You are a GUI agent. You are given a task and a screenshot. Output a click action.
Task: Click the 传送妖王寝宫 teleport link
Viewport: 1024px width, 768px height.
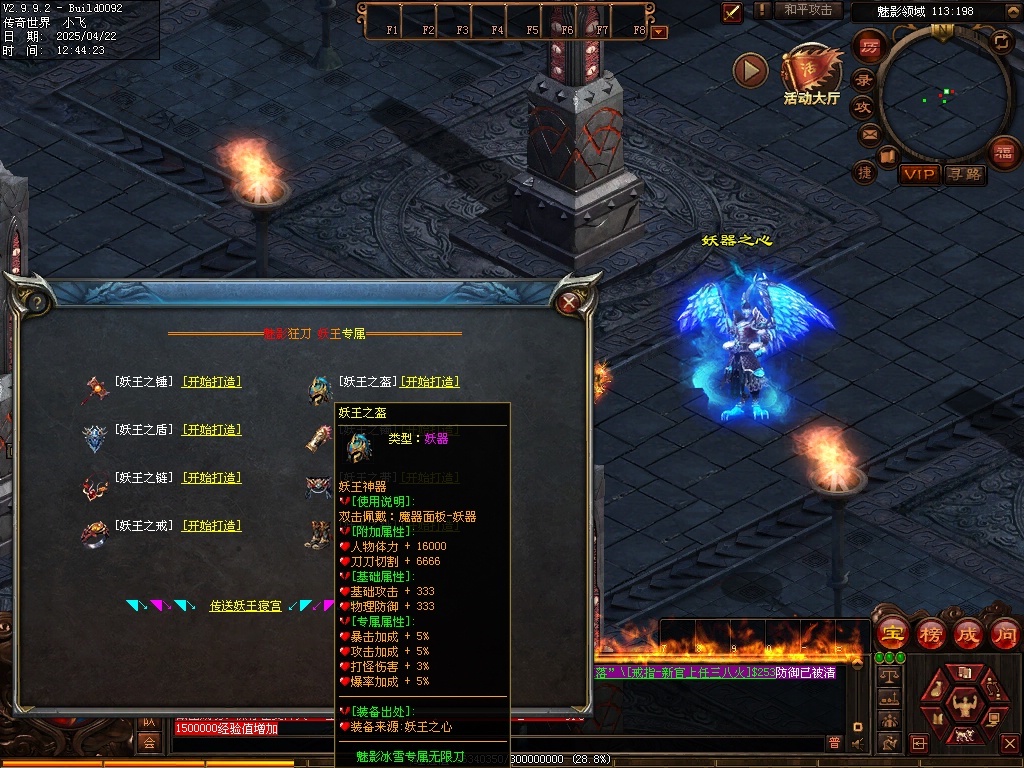[x=245, y=605]
